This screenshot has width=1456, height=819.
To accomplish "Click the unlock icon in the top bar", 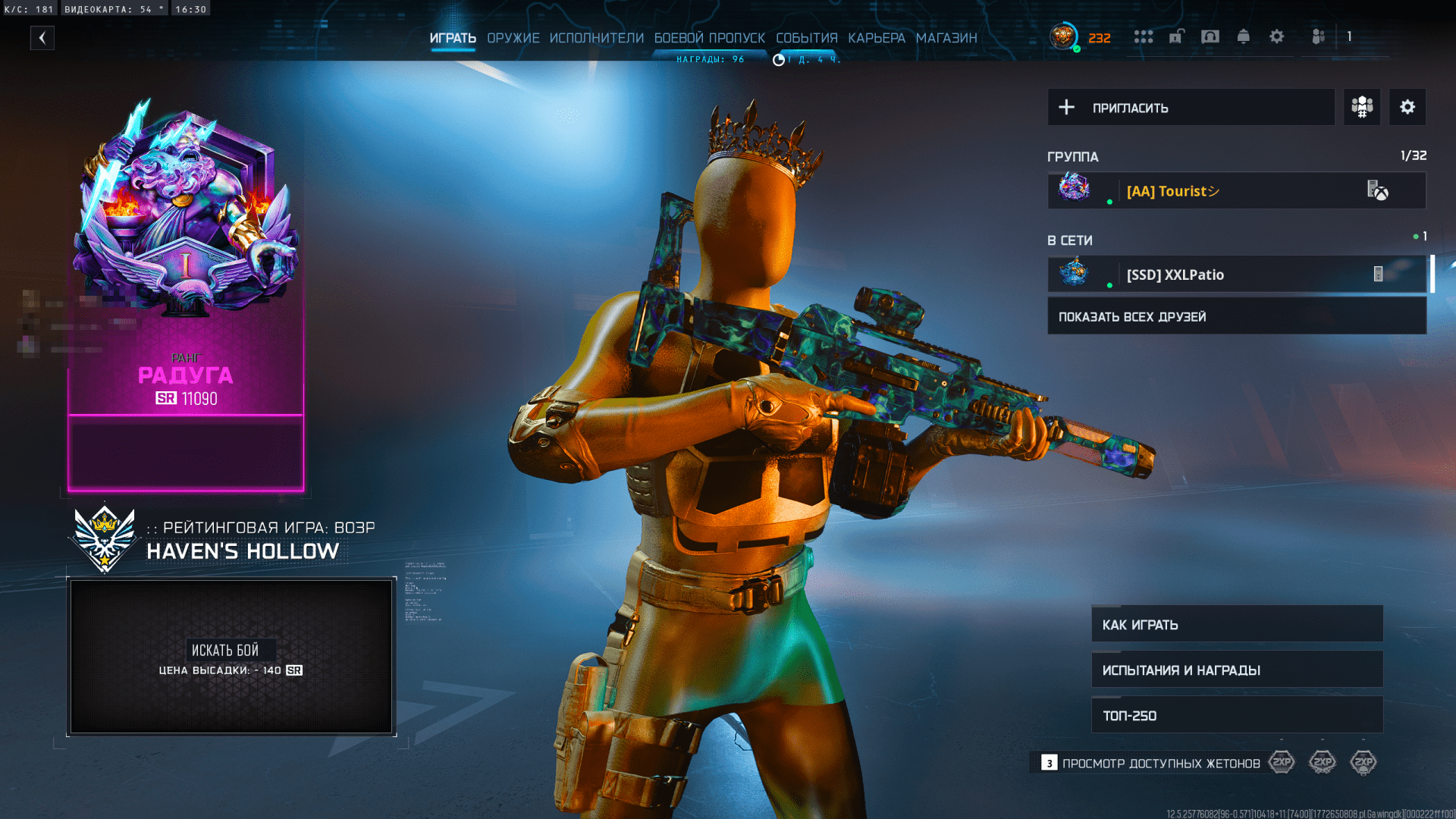I will [x=1176, y=36].
